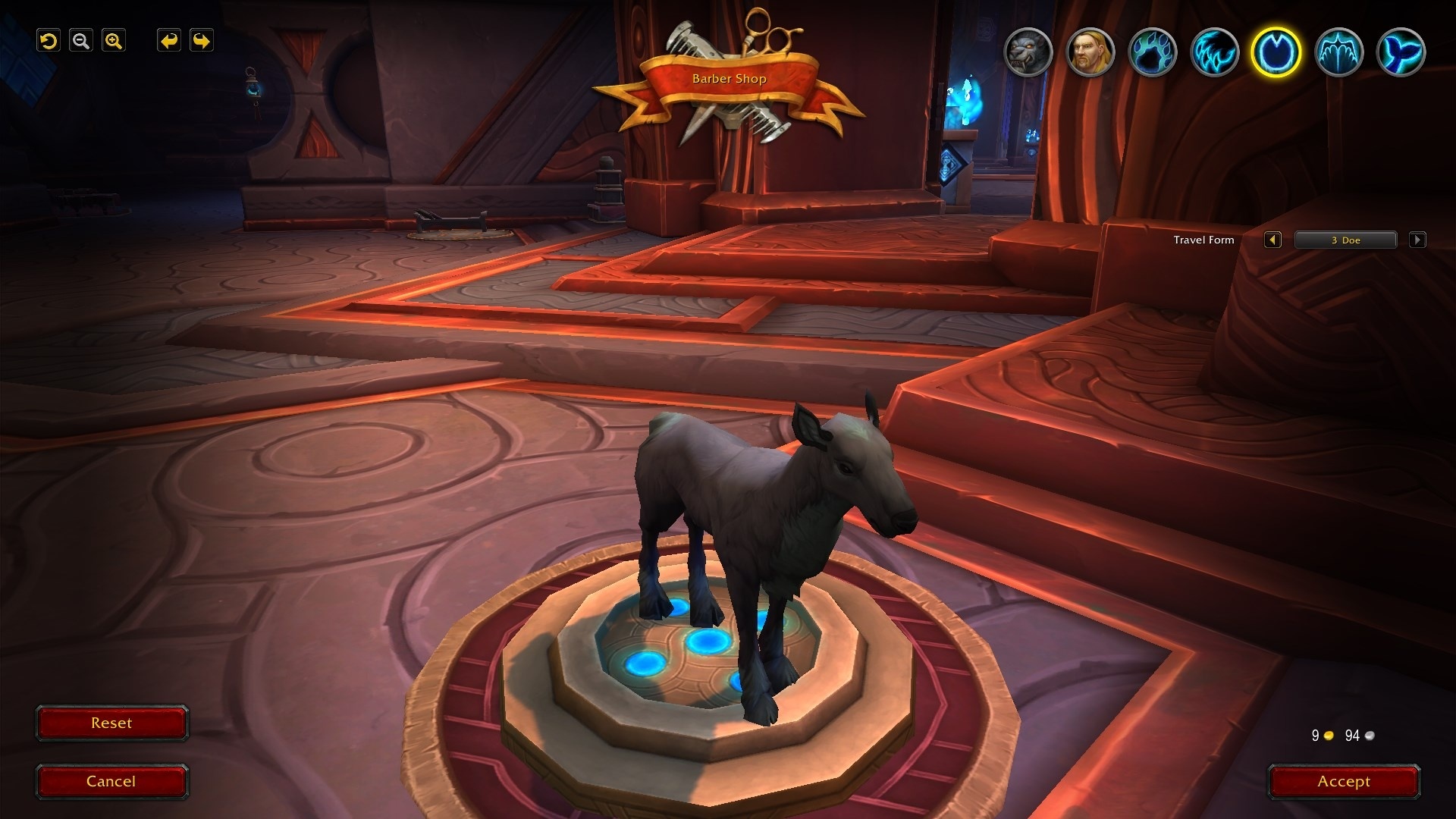Select the worgen wolf face tab
The width and height of the screenshot is (1456, 819).
[x=1028, y=52]
